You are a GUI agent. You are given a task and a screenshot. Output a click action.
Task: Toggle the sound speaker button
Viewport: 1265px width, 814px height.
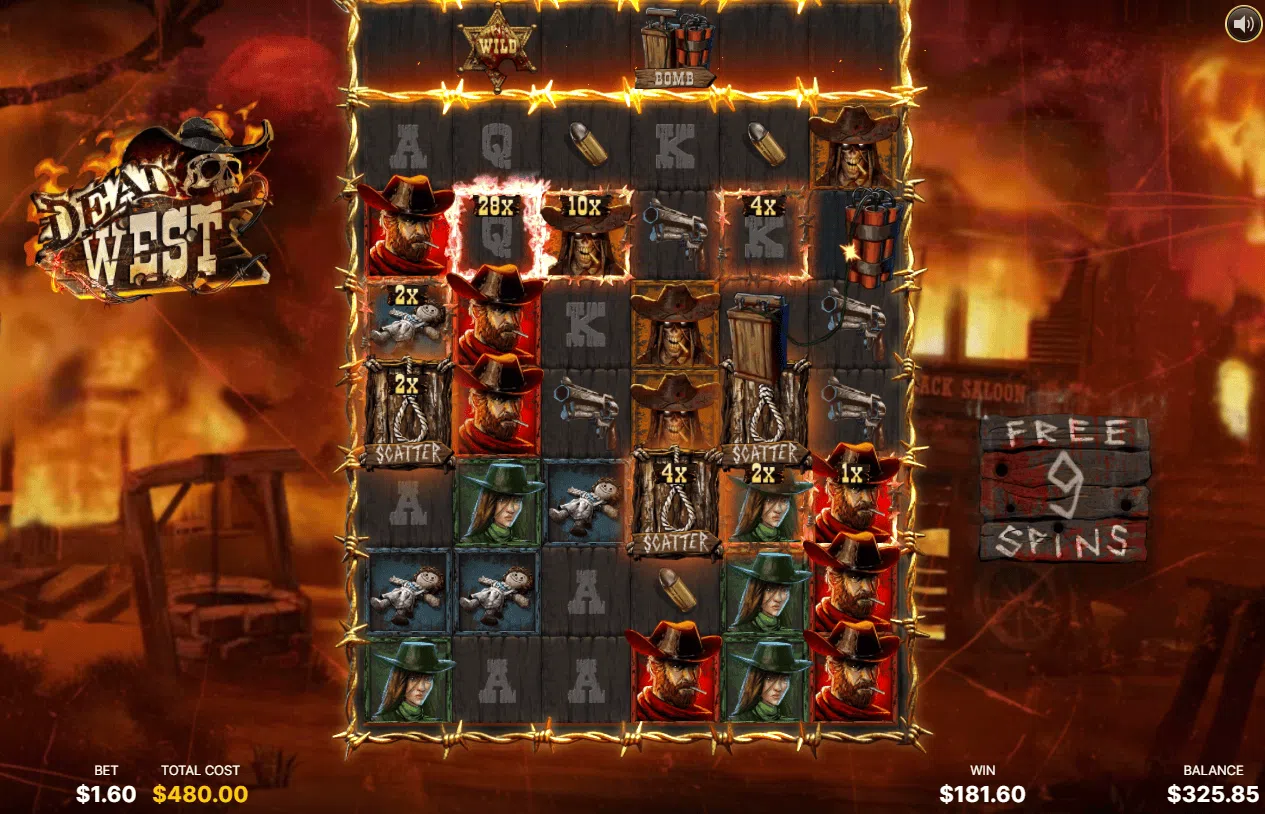click(1243, 24)
